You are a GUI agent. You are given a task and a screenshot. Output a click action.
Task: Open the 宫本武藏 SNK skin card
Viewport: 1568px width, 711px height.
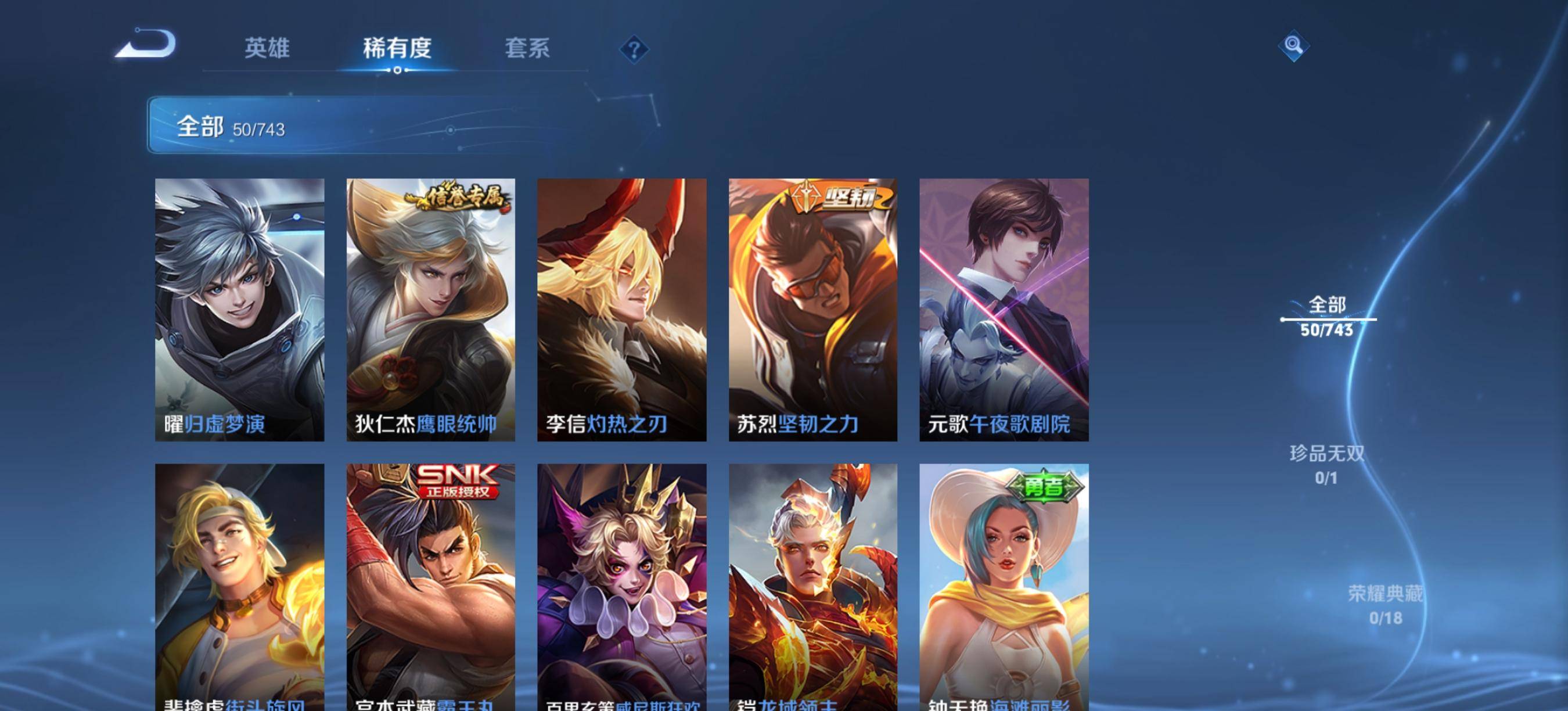[430, 586]
